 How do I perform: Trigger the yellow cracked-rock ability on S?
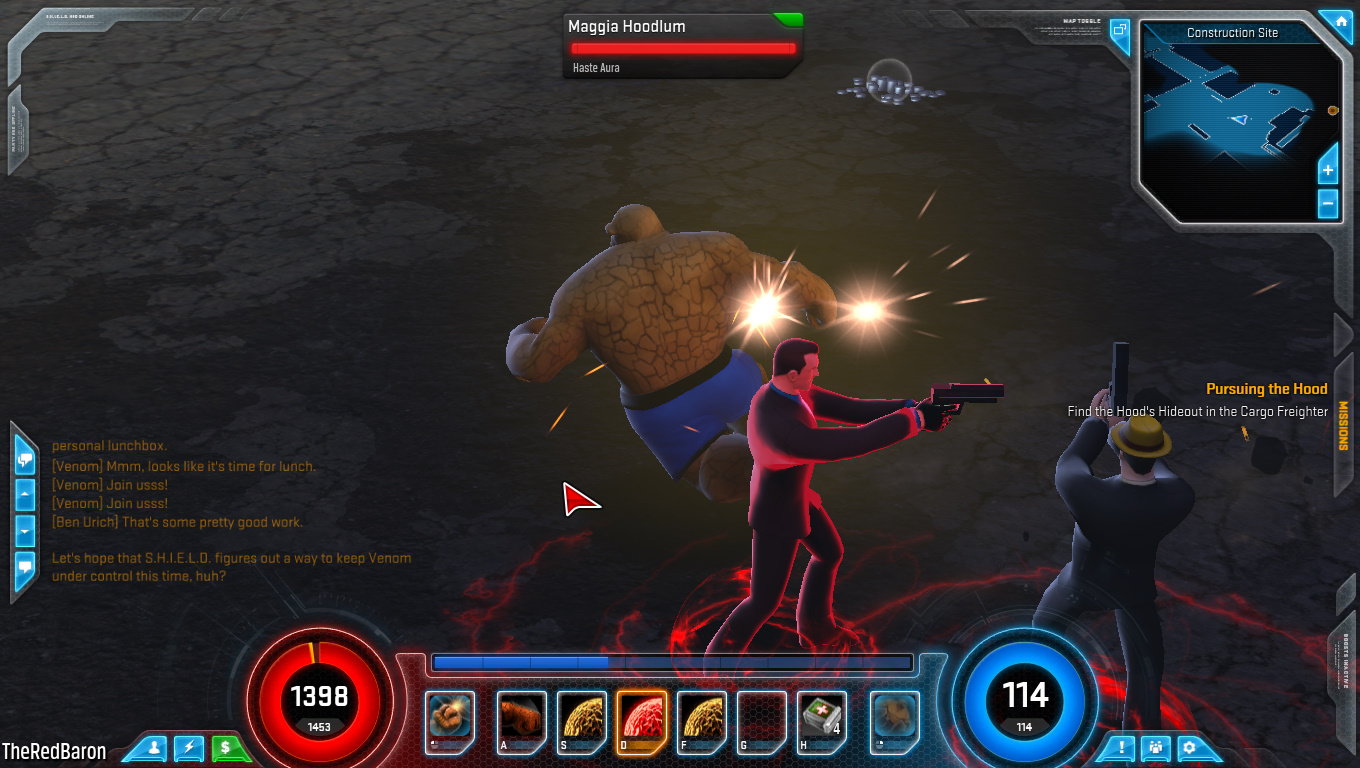(x=581, y=717)
